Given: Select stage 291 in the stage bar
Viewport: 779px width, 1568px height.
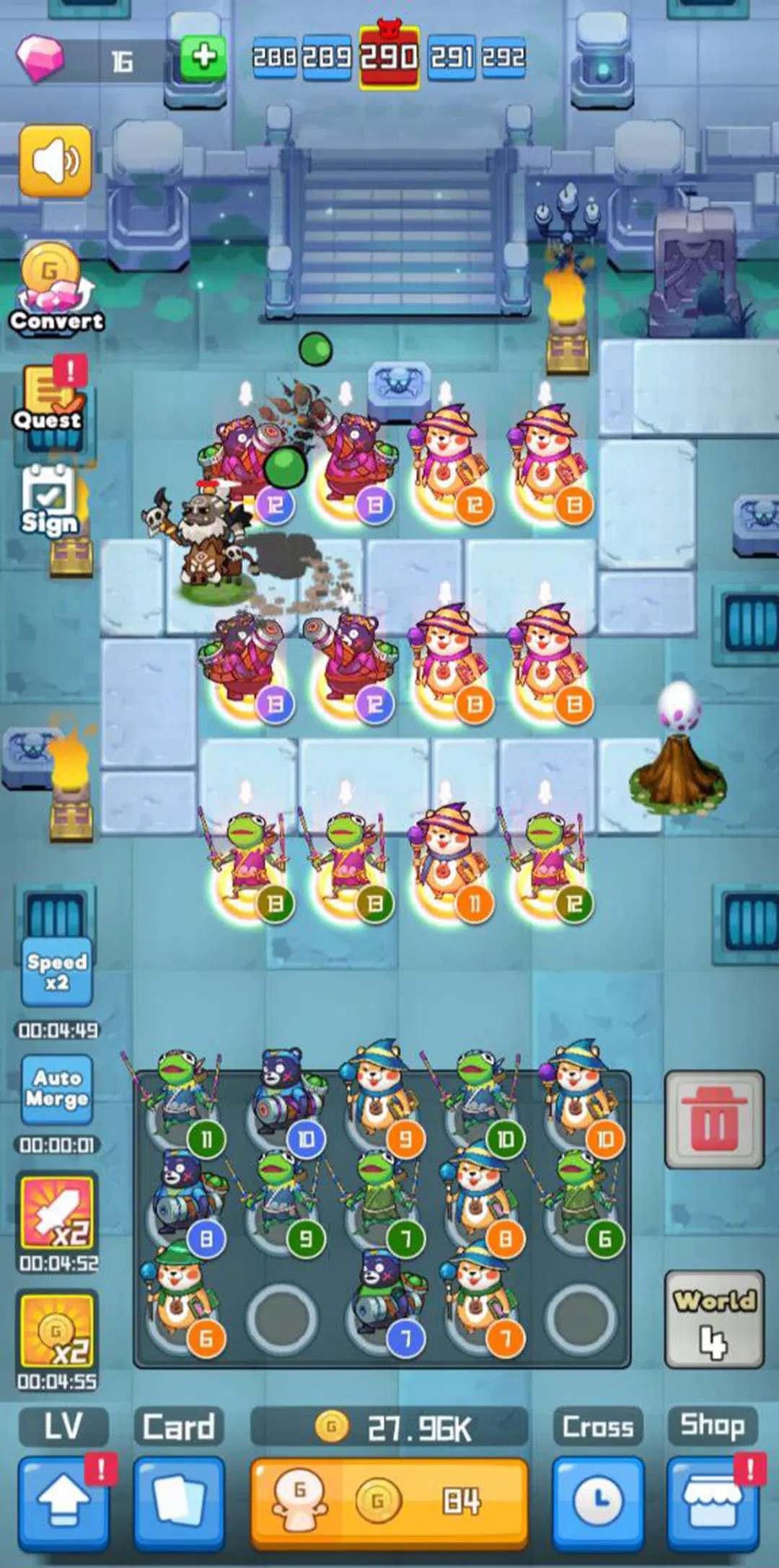Looking at the screenshot, I should [x=452, y=57].
